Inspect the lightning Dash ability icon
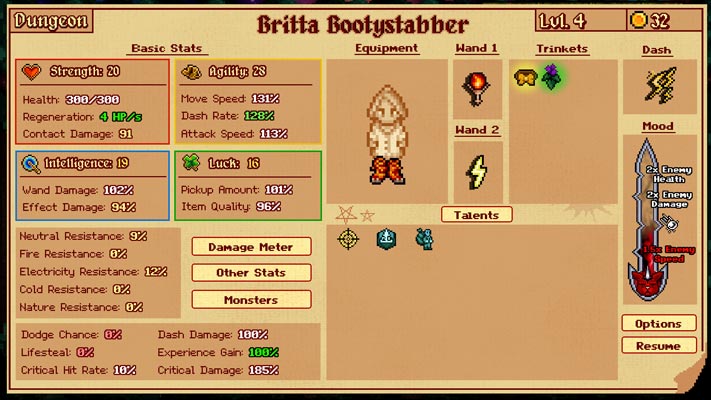The height and width of the screenshot is (400, 711). [659, 86]
